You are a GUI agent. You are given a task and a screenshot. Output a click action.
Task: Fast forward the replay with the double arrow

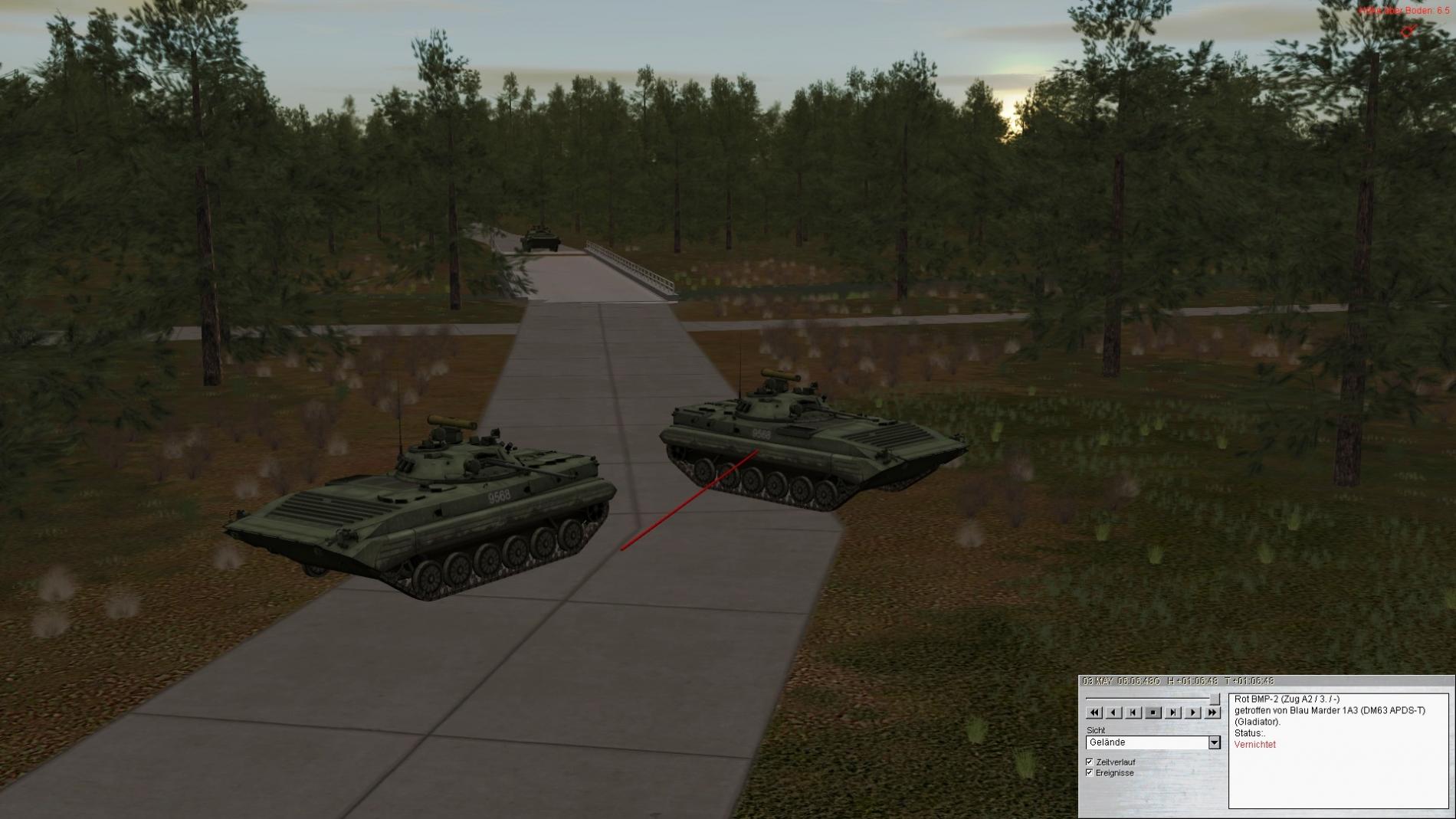[x=1212, y=713]
